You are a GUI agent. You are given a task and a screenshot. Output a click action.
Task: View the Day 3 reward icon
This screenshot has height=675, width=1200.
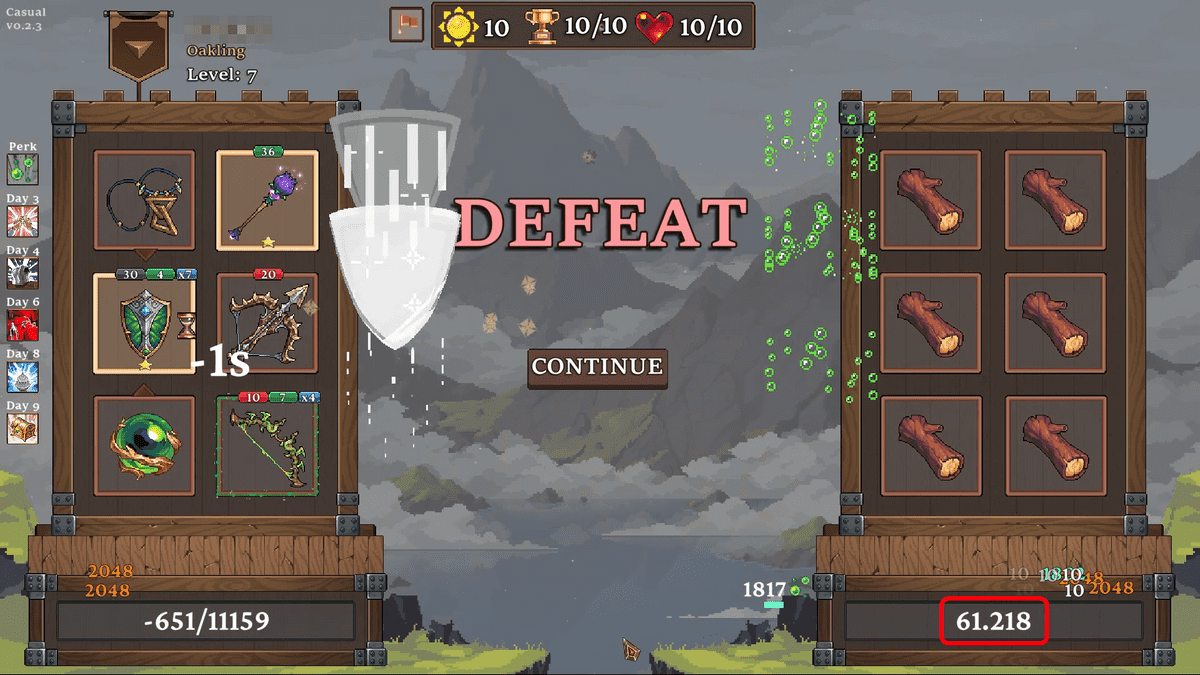pyautogui.click(x=22, y=221)
